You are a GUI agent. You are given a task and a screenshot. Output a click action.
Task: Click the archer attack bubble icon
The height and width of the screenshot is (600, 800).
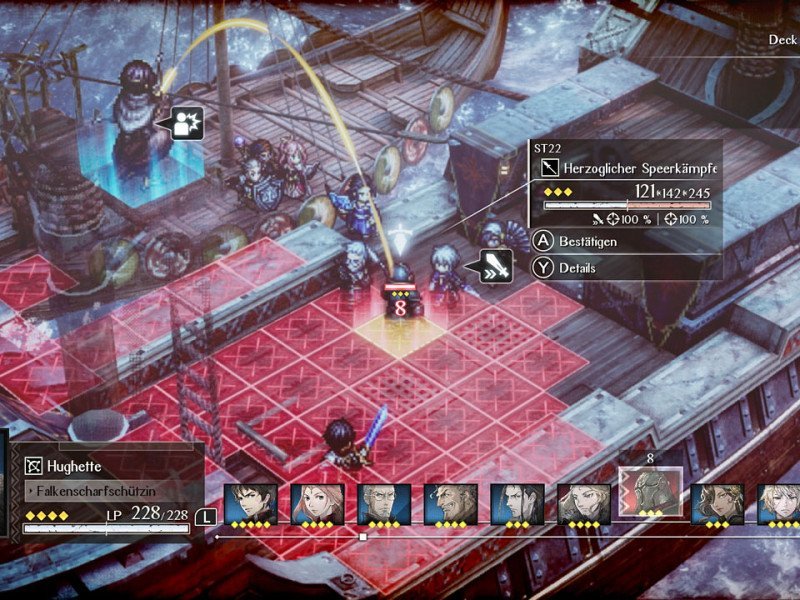[187, 122]
